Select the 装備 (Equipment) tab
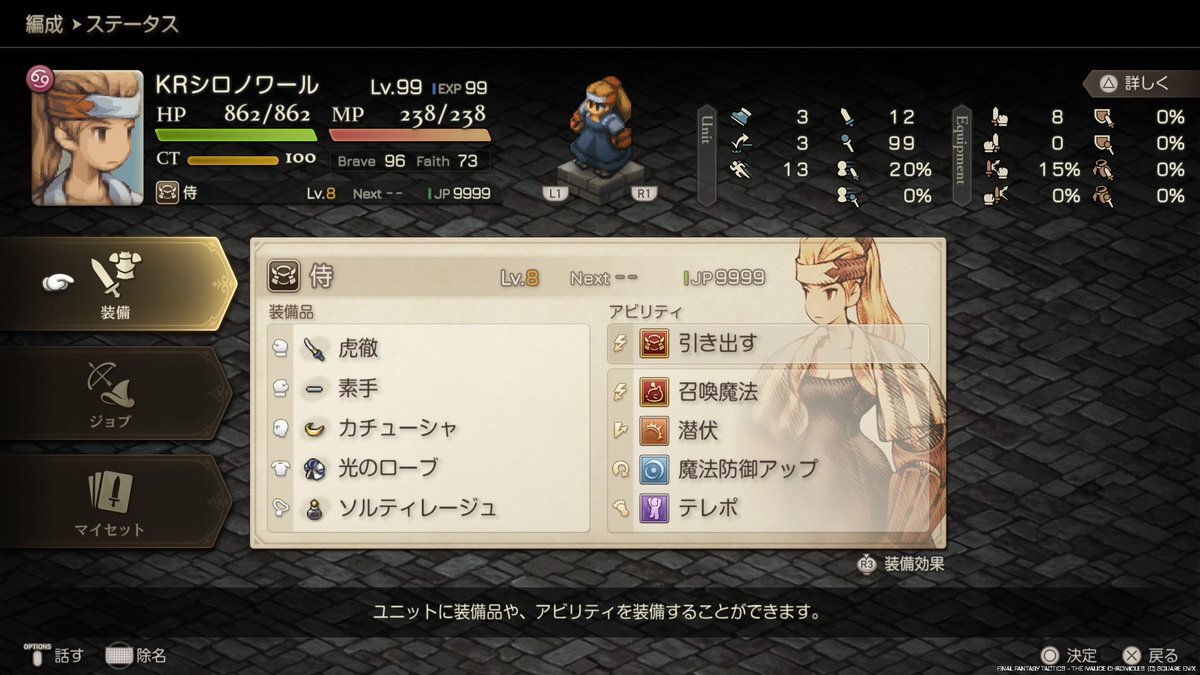Image resolution: width=1200 pixels, height=675 pixels. point(115,284)
